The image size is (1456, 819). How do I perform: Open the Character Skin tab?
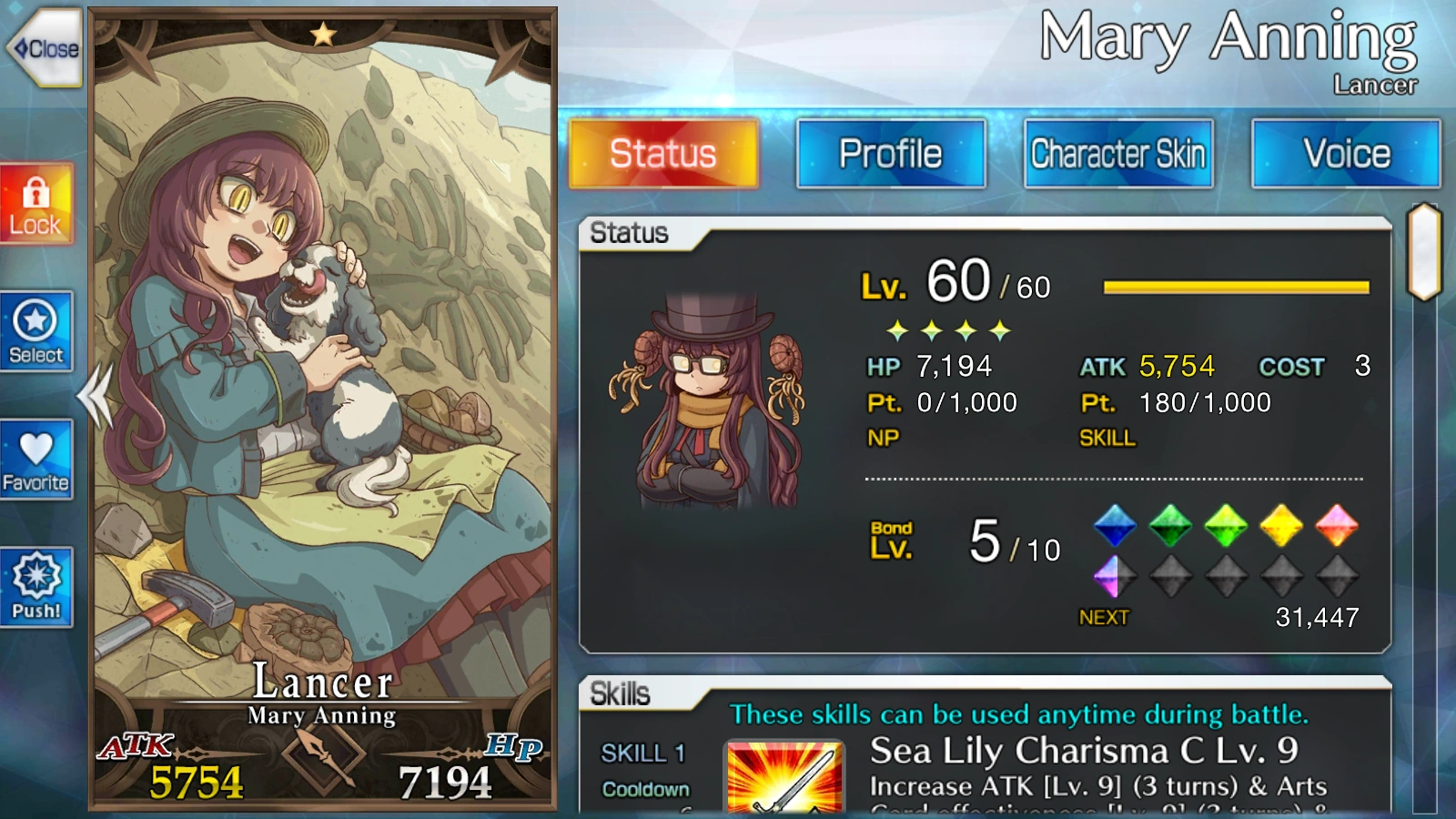coord(1117,153)
